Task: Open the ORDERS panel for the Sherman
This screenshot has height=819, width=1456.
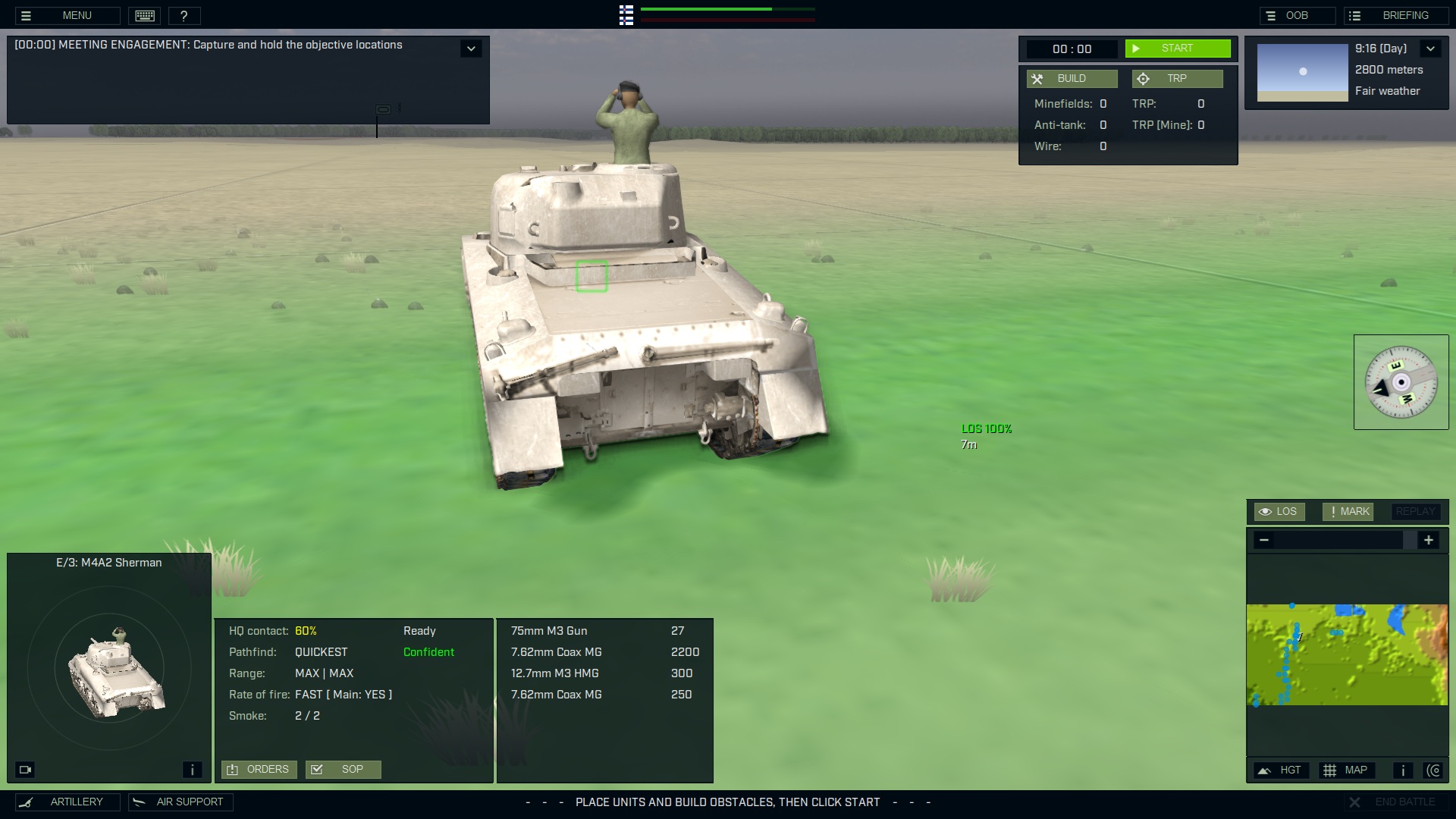Action: point(259,769)
